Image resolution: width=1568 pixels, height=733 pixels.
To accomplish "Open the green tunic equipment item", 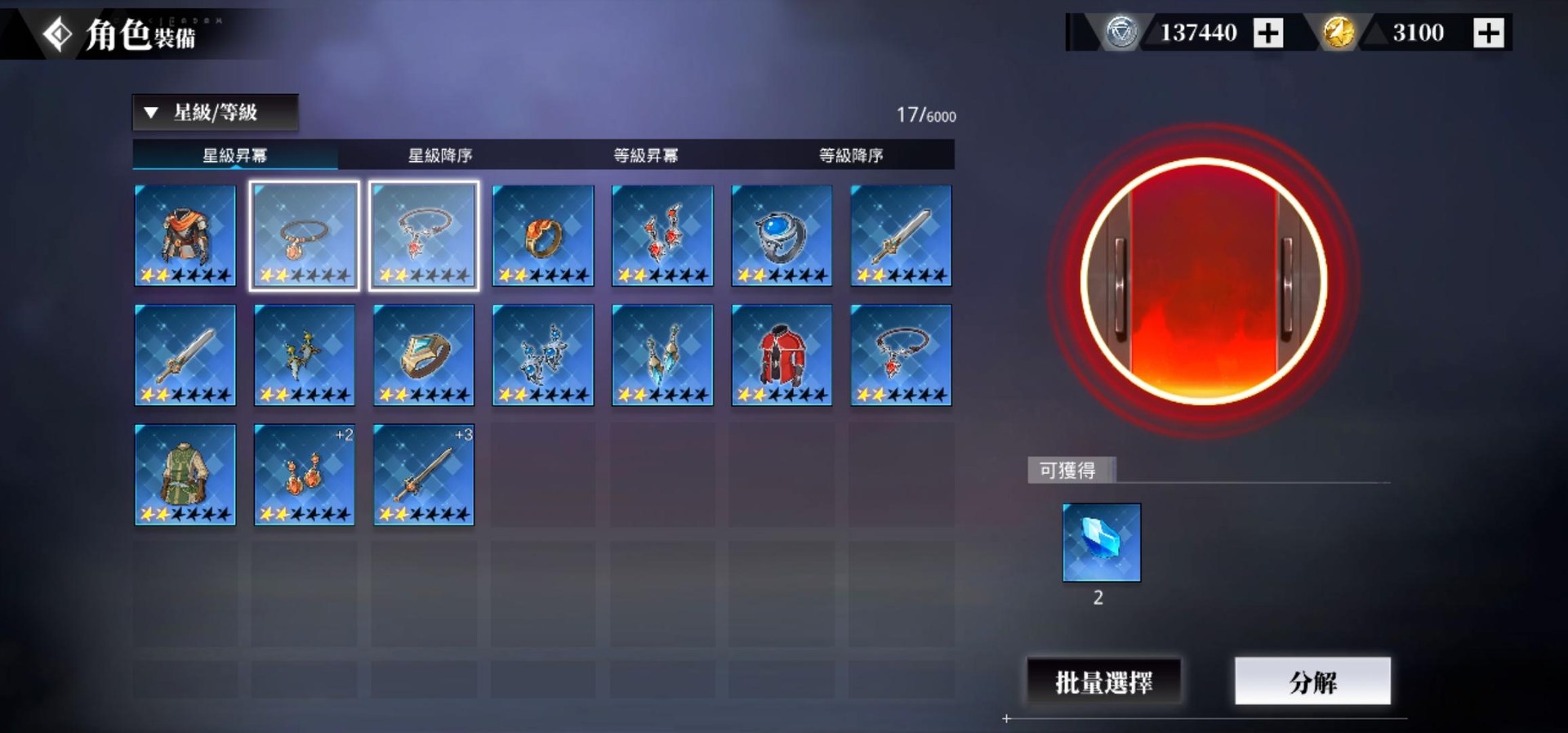I will tap(185, 474).
